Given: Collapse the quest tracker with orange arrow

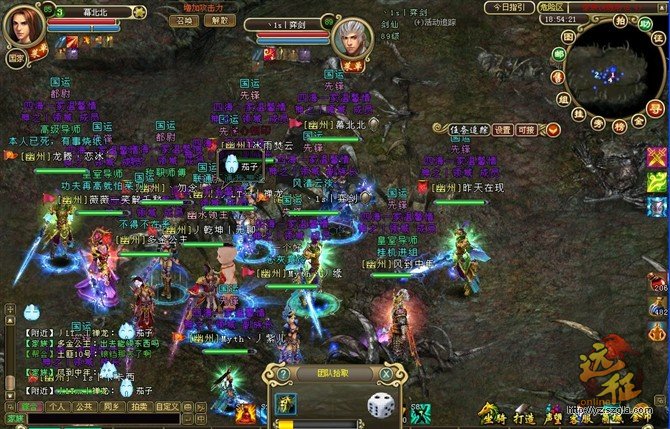Looking at the screenshot, I should point(552,129).
